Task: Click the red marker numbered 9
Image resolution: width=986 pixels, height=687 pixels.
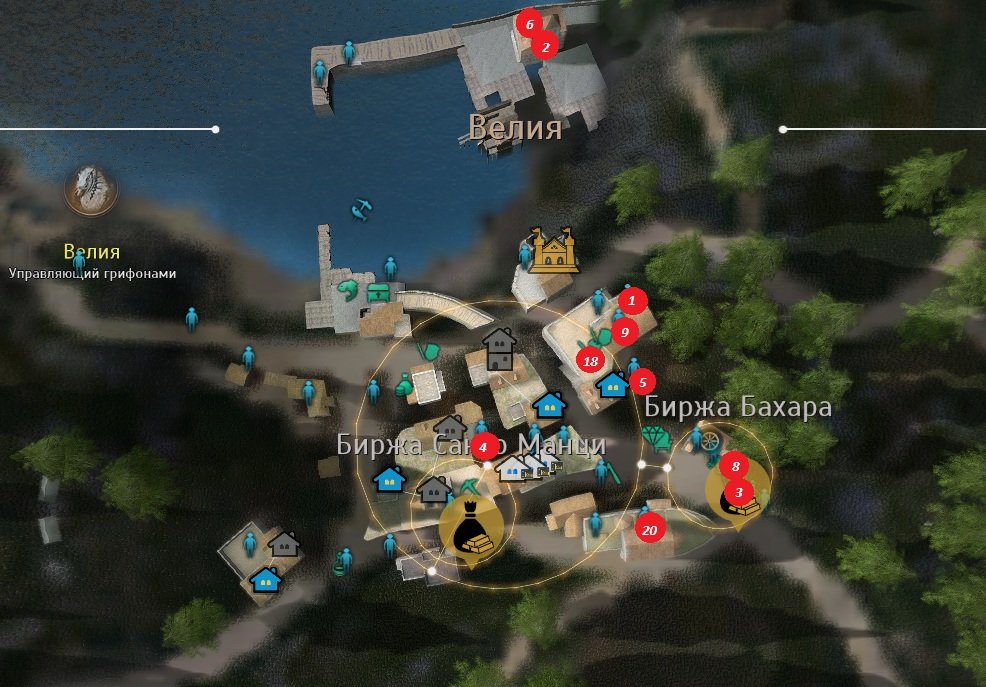Action: 624,331
